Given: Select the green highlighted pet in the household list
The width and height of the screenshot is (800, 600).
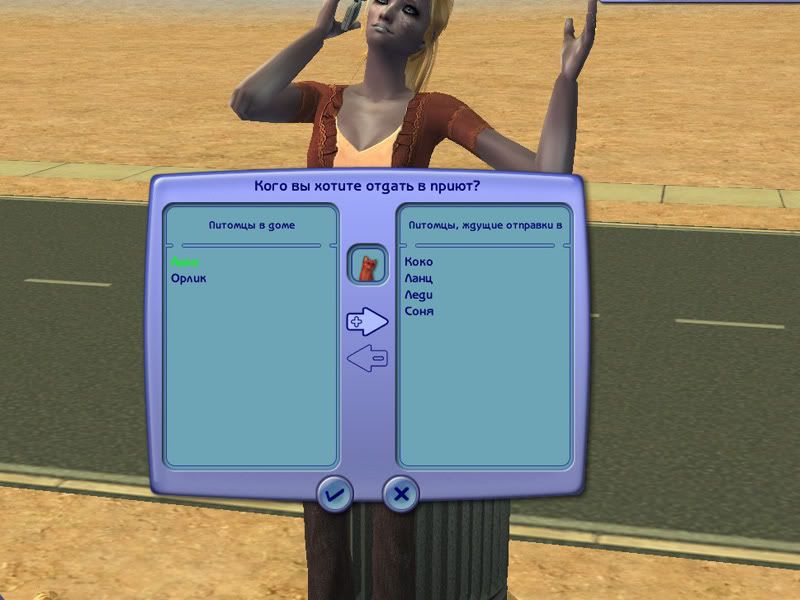Looking at the screenshot, I should pos(185,261).
